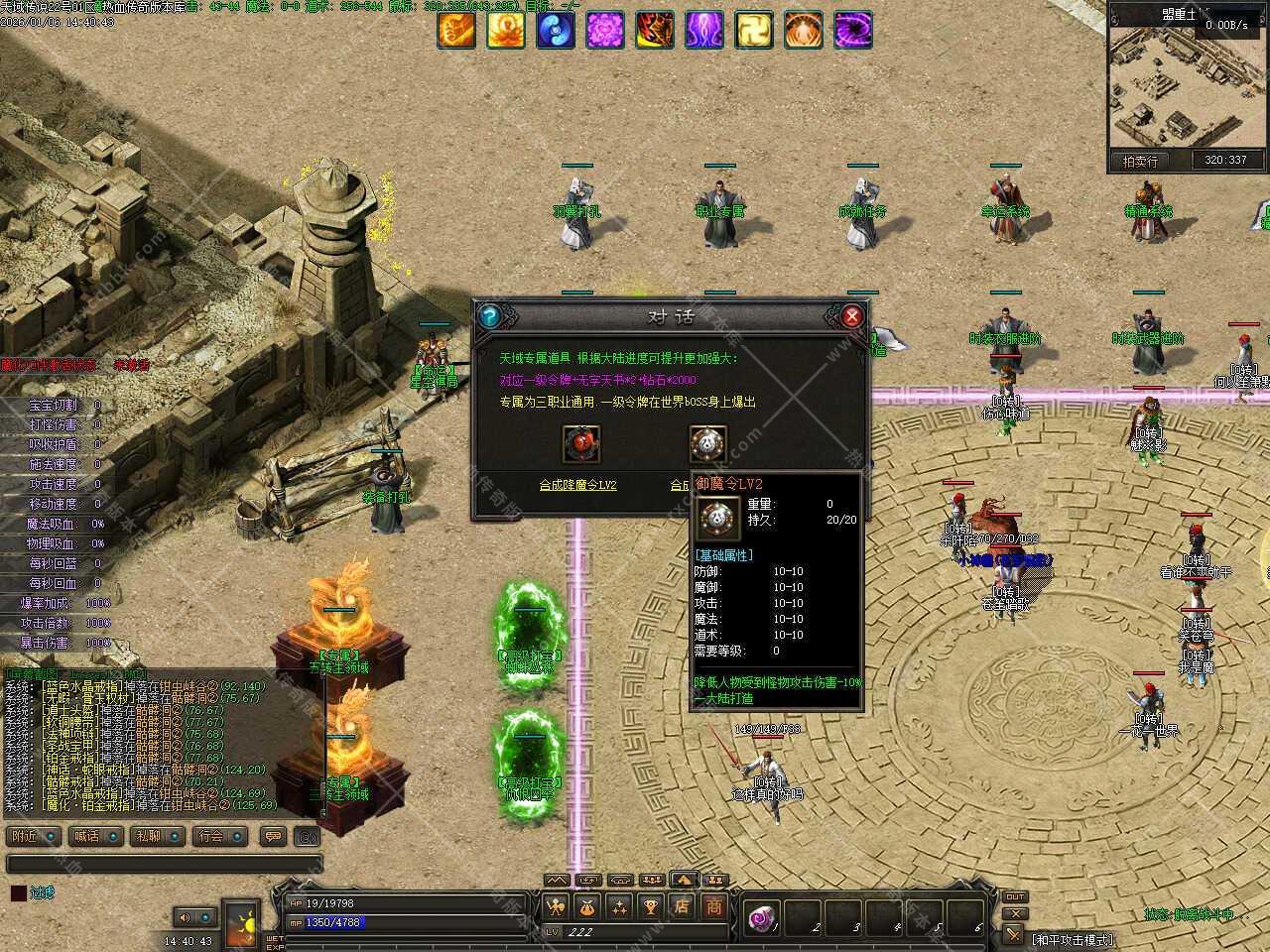The width and height of the screenshot is (1270, 952).
Task: Use the pink flower pattern skill
Action: coord(605,31)
